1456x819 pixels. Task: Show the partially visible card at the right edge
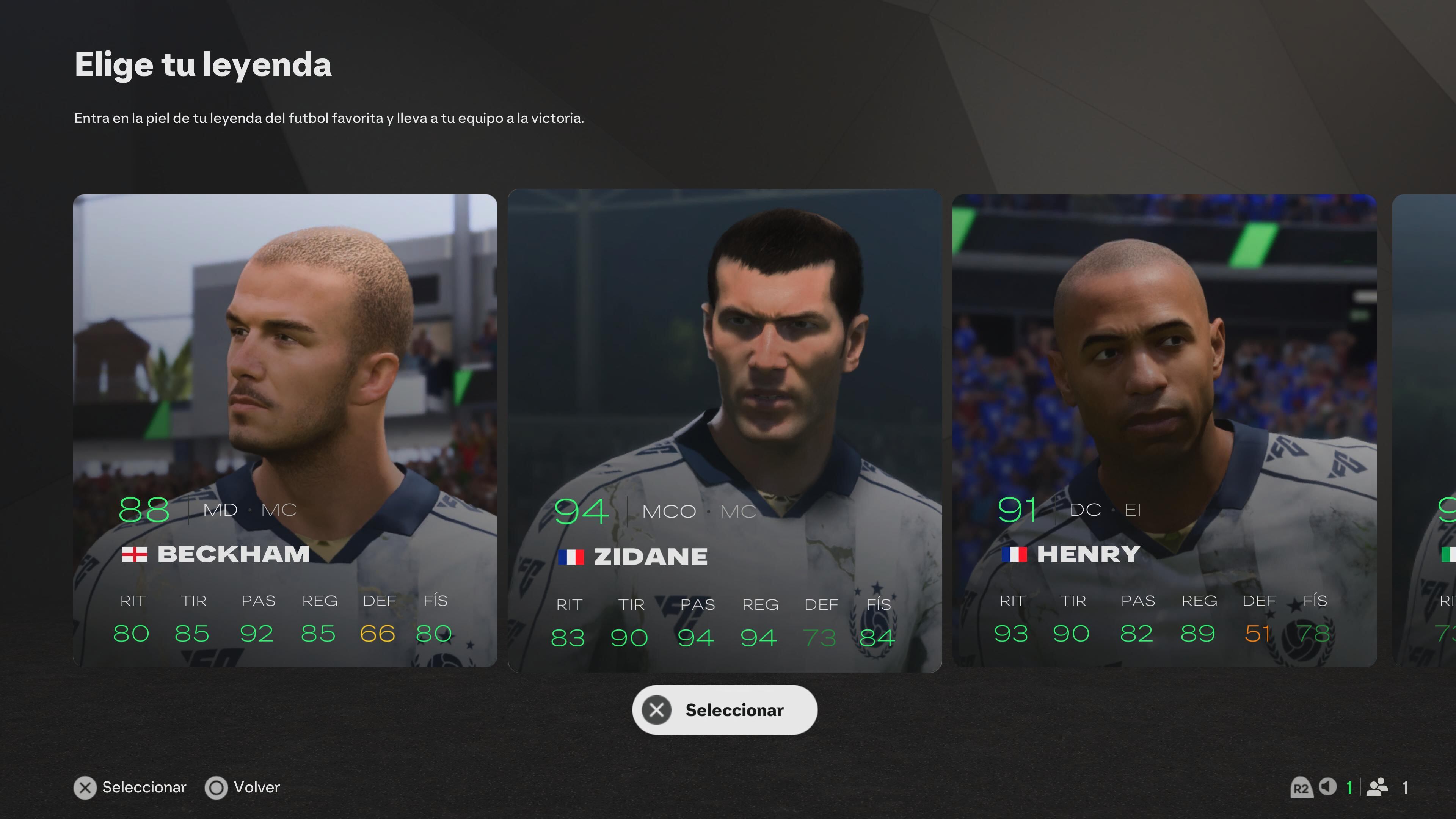click(x=1426, y=430)
